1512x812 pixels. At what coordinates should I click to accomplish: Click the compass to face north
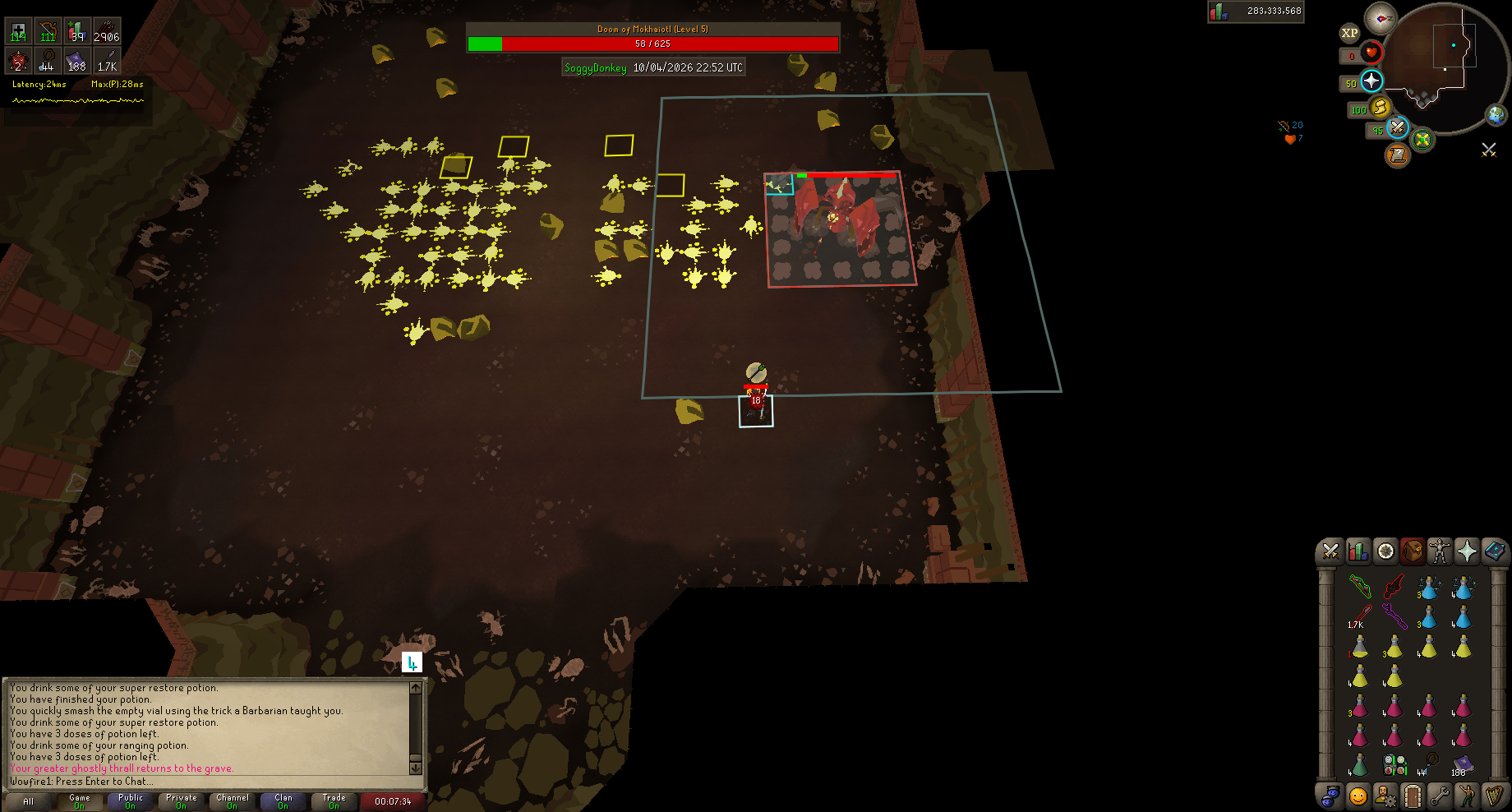1381,18
